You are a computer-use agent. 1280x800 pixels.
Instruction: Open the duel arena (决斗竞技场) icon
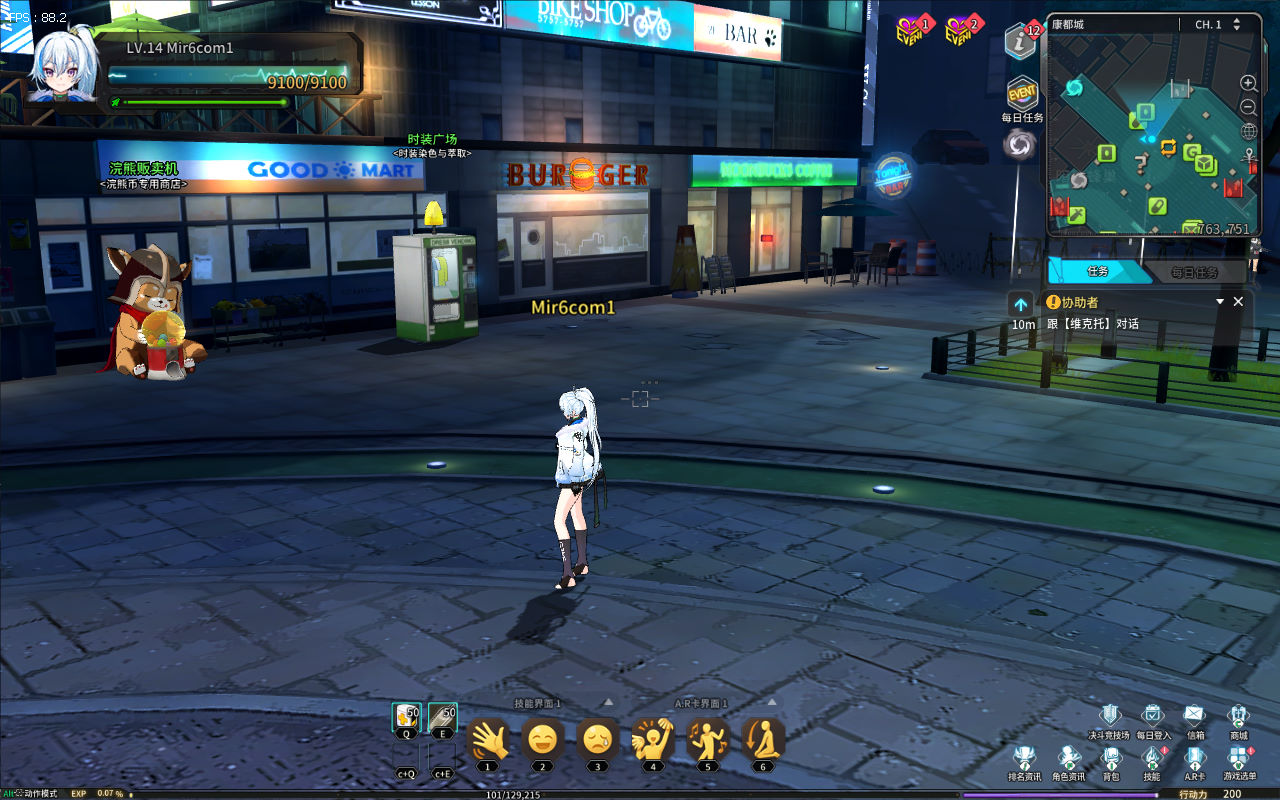1109,716
